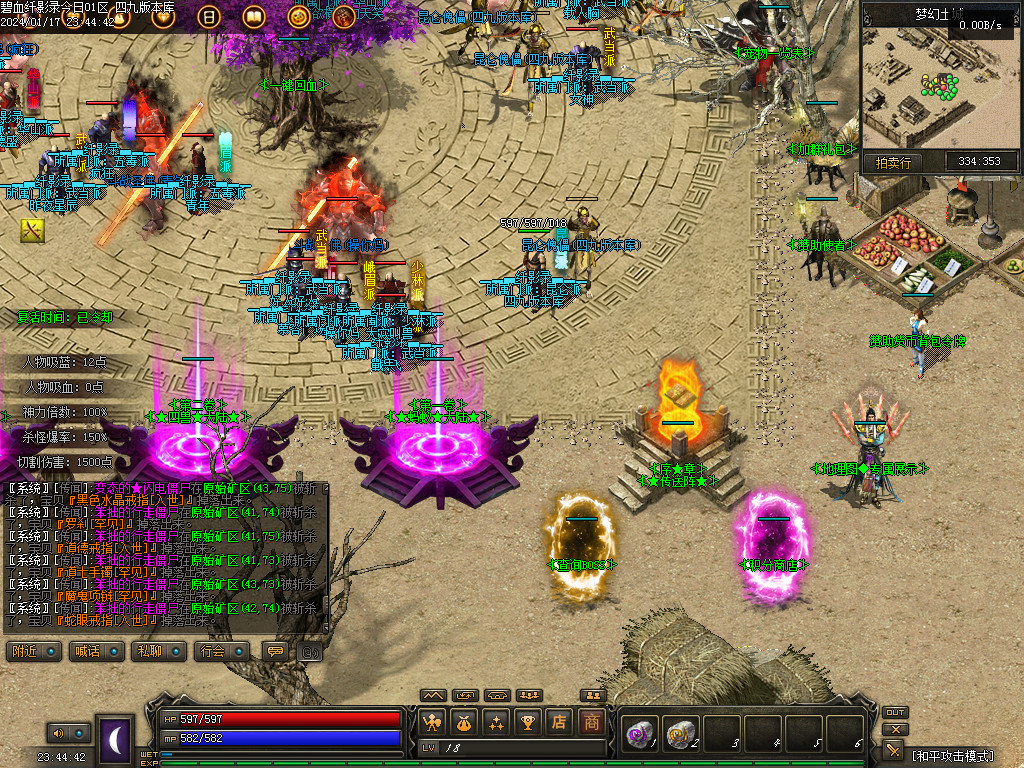Open the 商 mall button
This screenshot has width=1024, height=768.
(x=592, y=721)
